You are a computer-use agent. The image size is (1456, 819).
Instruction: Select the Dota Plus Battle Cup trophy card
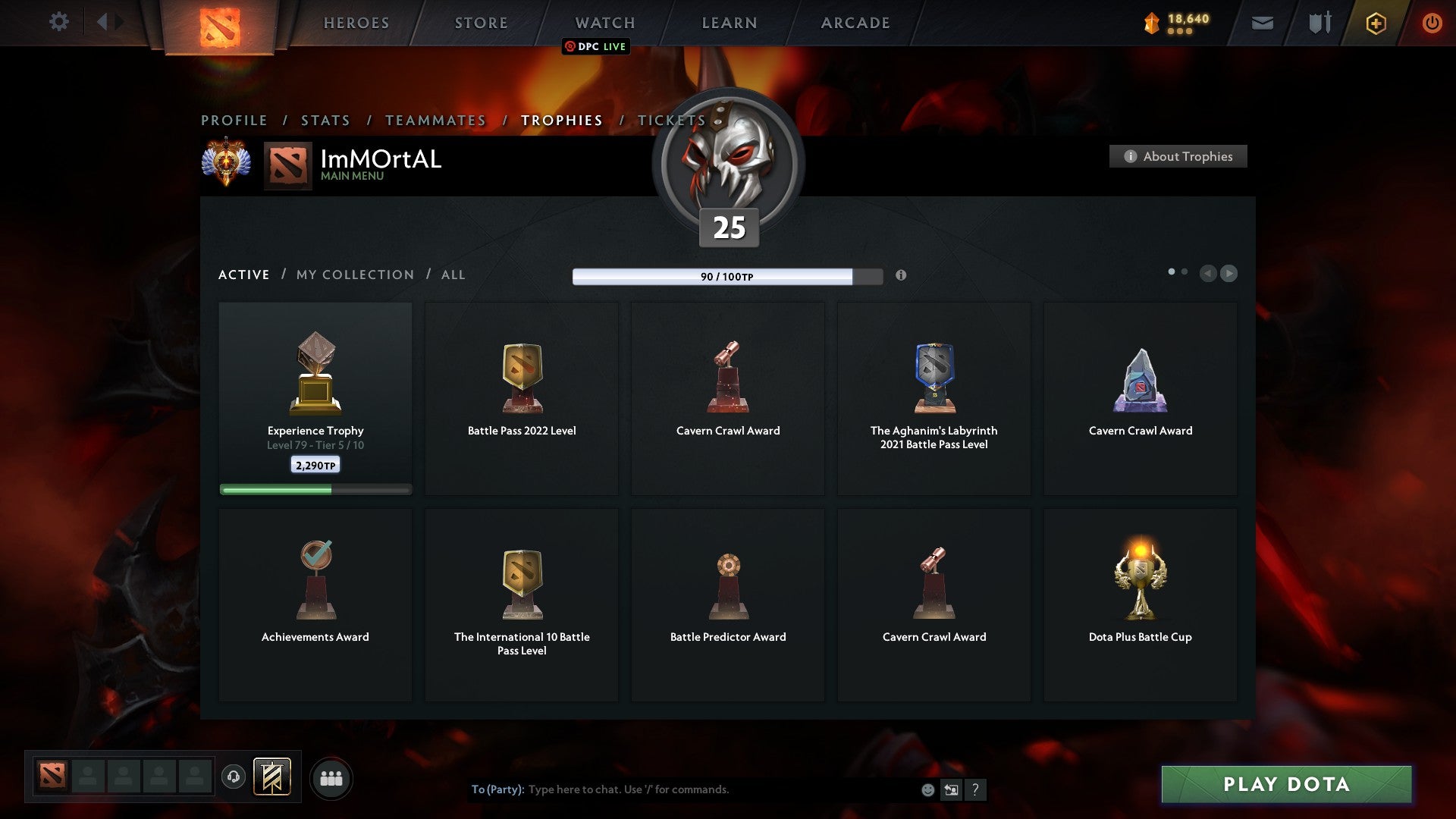click(1140, 599)
